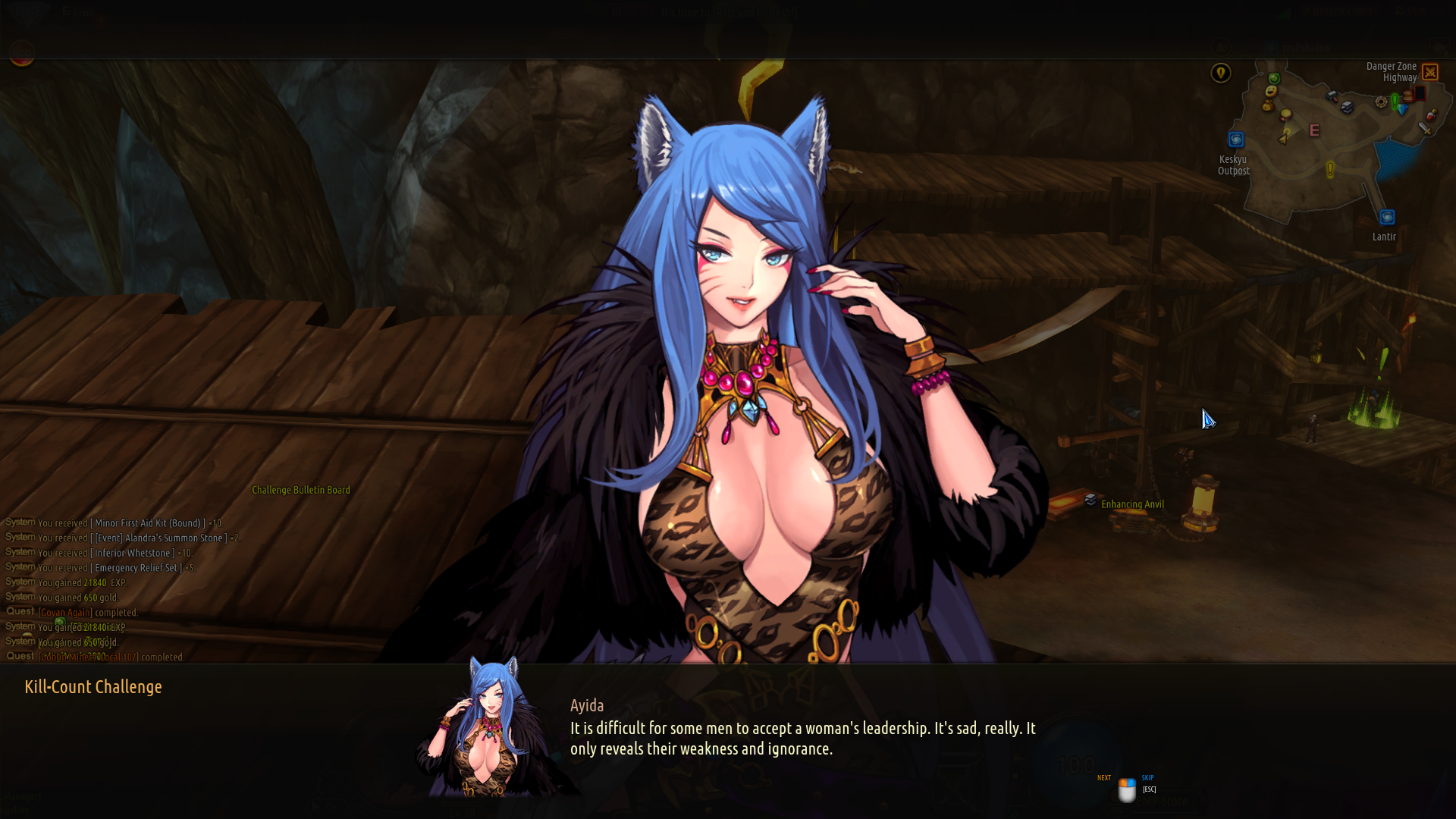Viewport: 1456px width, 819px height.
Task: Select the yellow exclamation quest marker on minimap
Action: (1330, 169)
